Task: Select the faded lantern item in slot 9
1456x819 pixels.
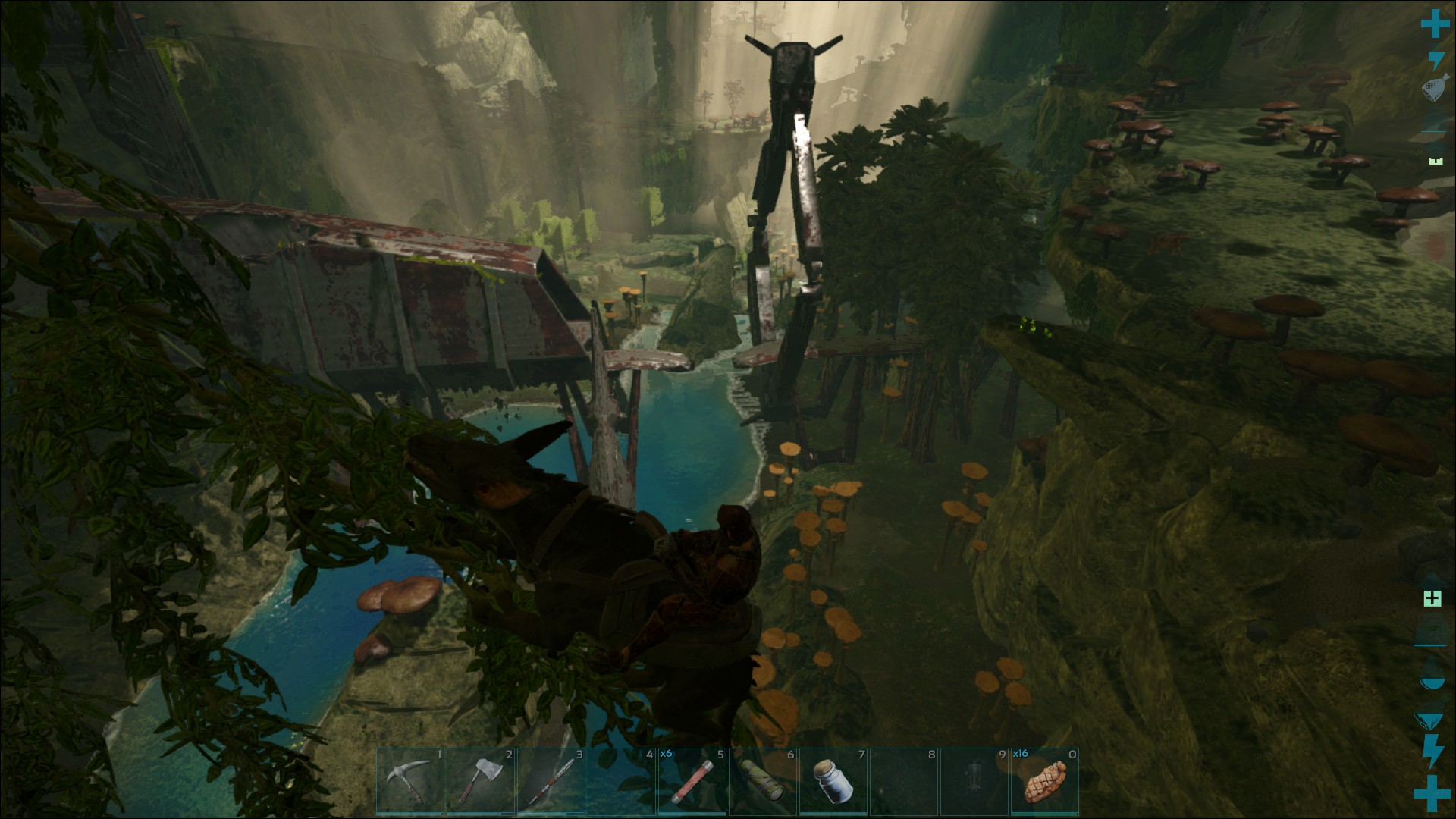Action: [974, 782]
